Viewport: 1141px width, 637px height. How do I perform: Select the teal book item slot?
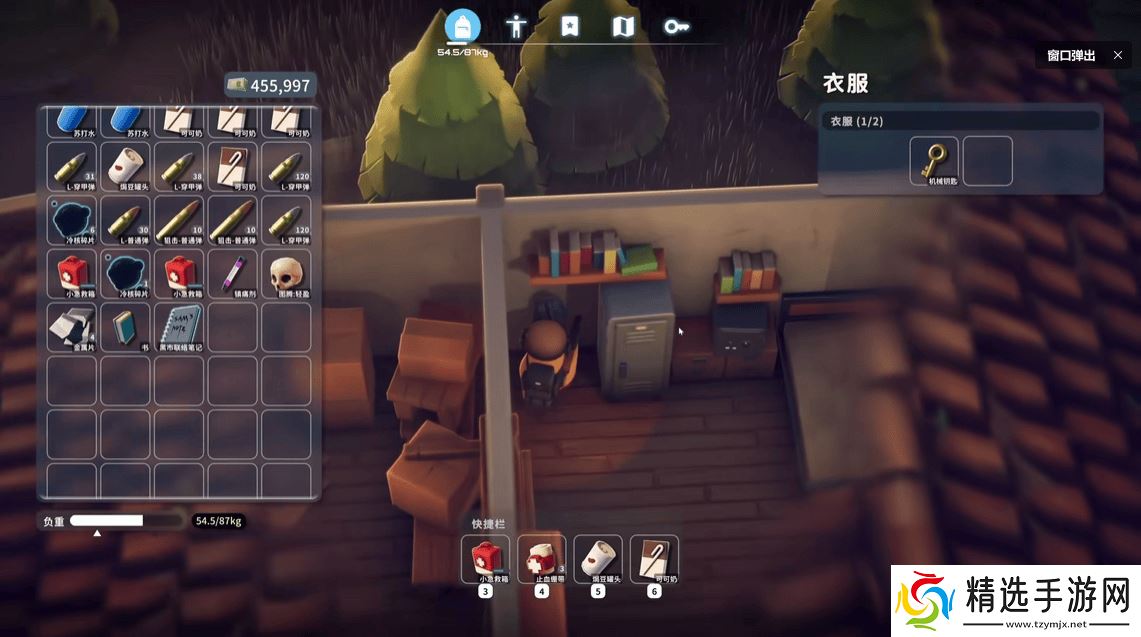126,327
